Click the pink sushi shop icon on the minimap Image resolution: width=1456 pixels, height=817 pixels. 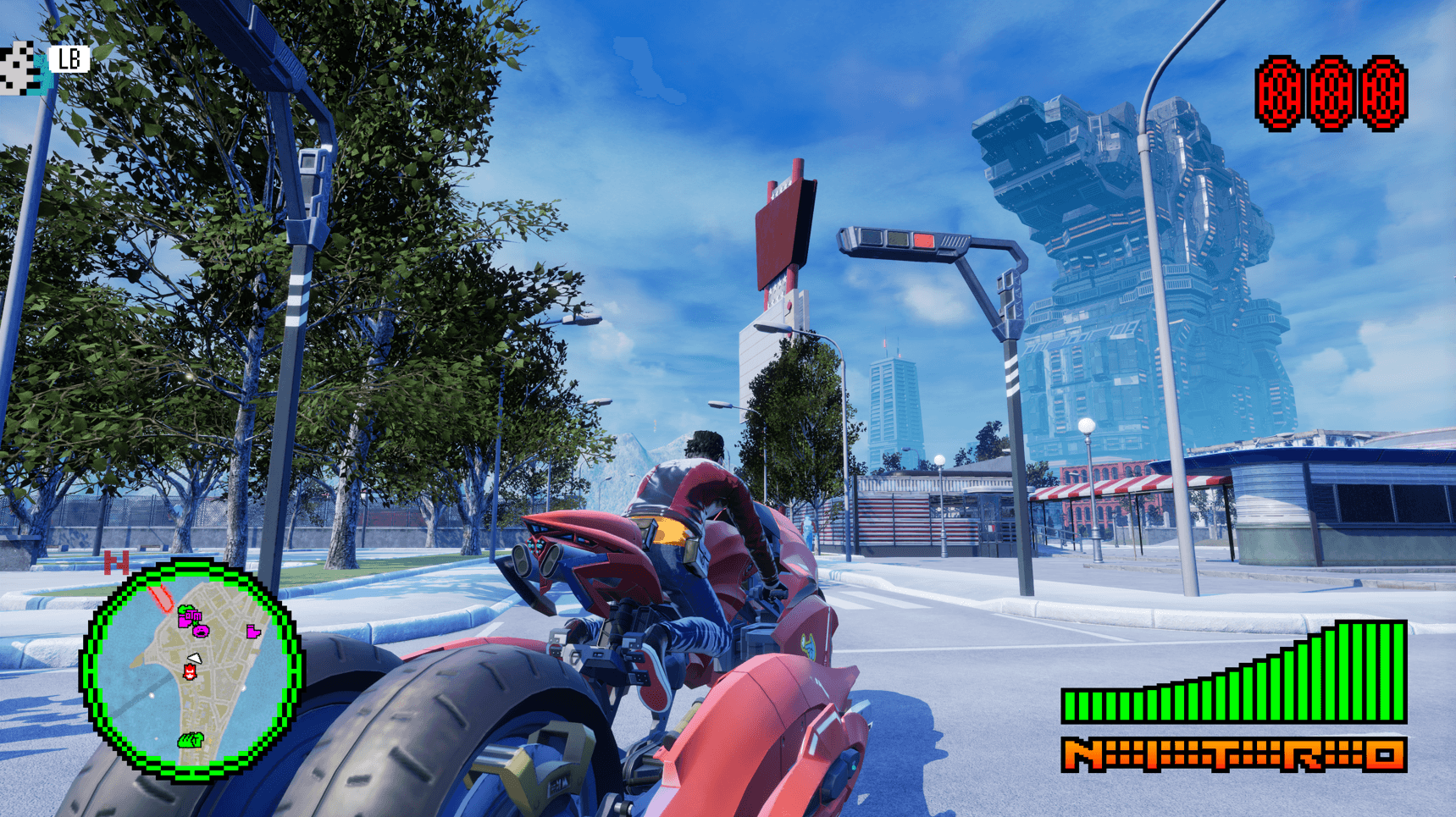(x=200, y=632)
